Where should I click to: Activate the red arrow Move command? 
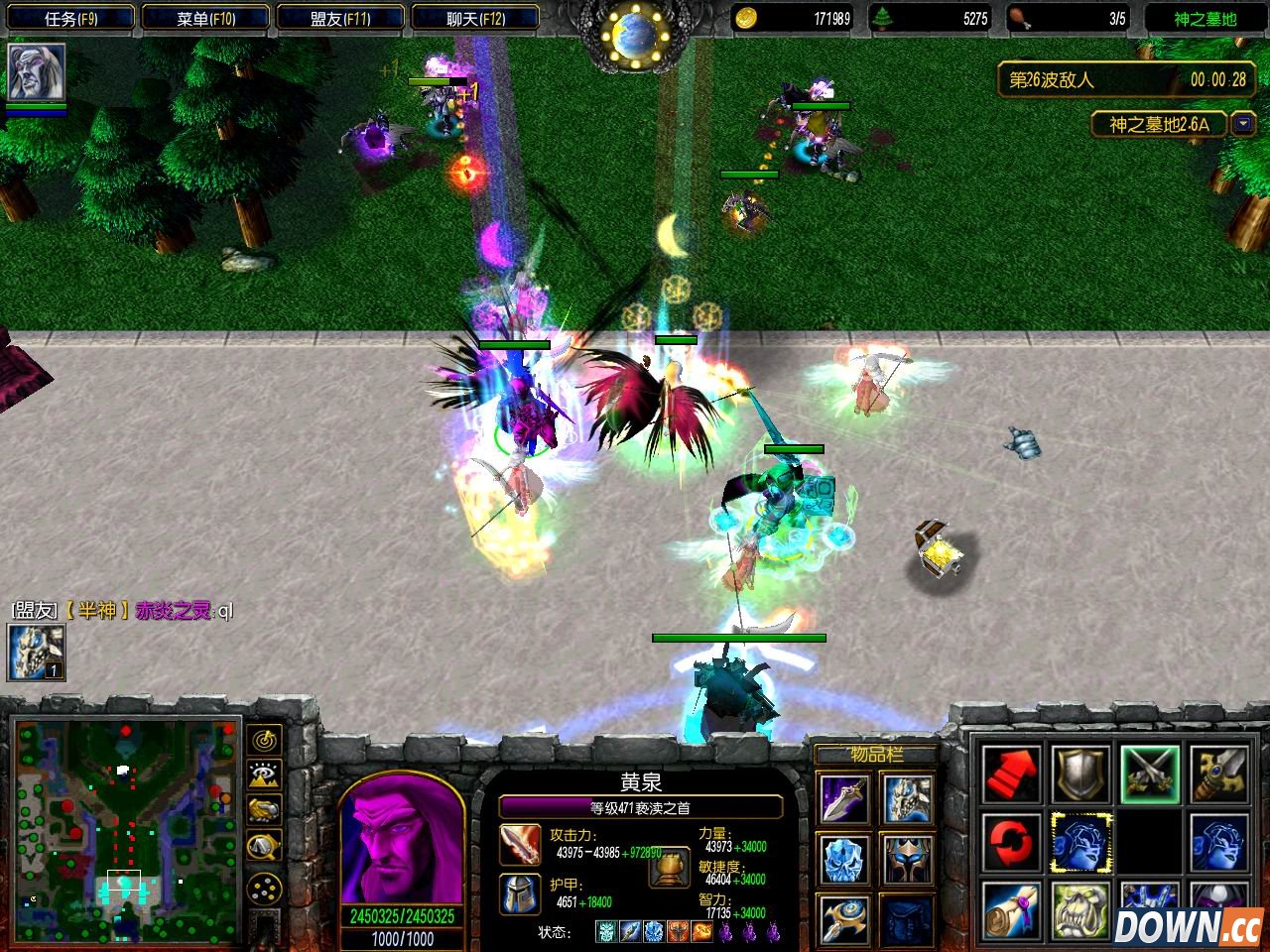coord(1013,775)
